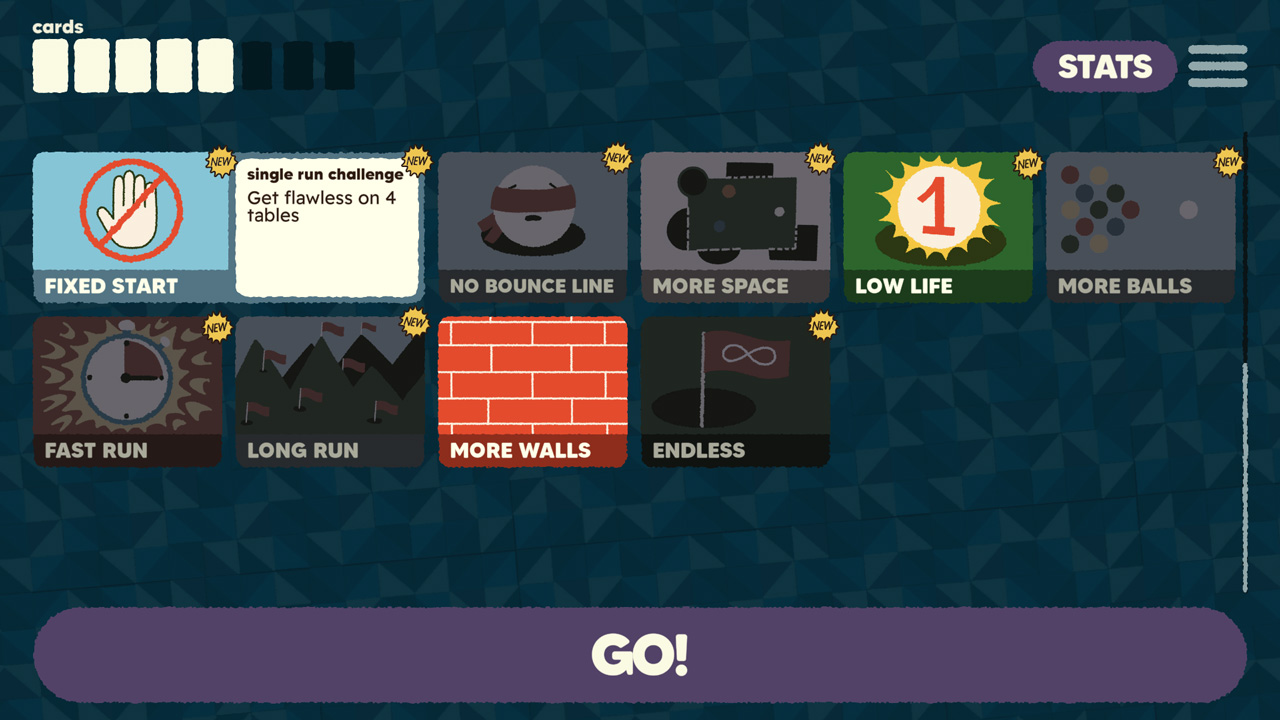Select the More Balls modifier card
The image size is (1280, 720).
click(1139, 220)
